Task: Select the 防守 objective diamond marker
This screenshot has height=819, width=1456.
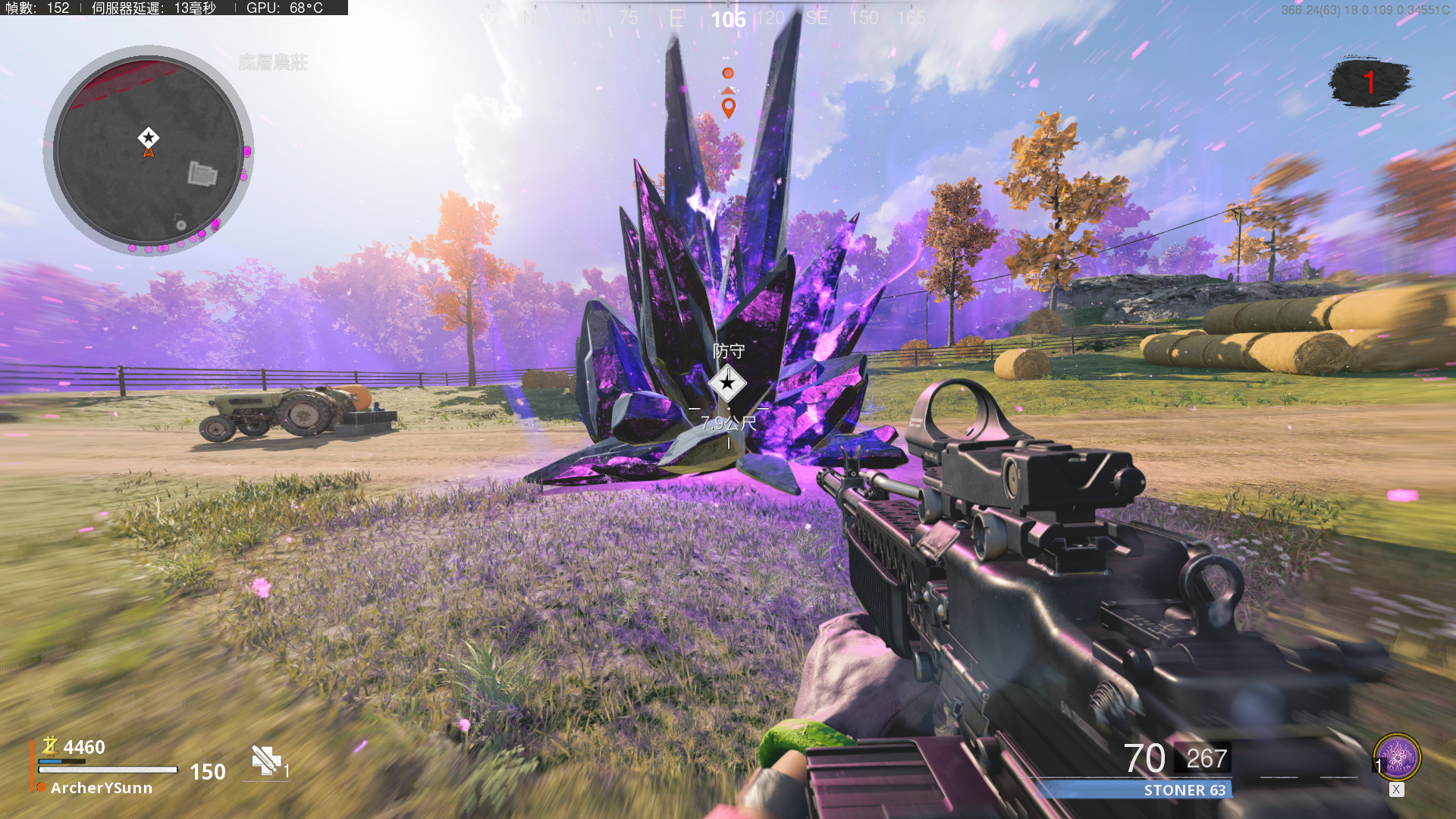Action: 727,383
